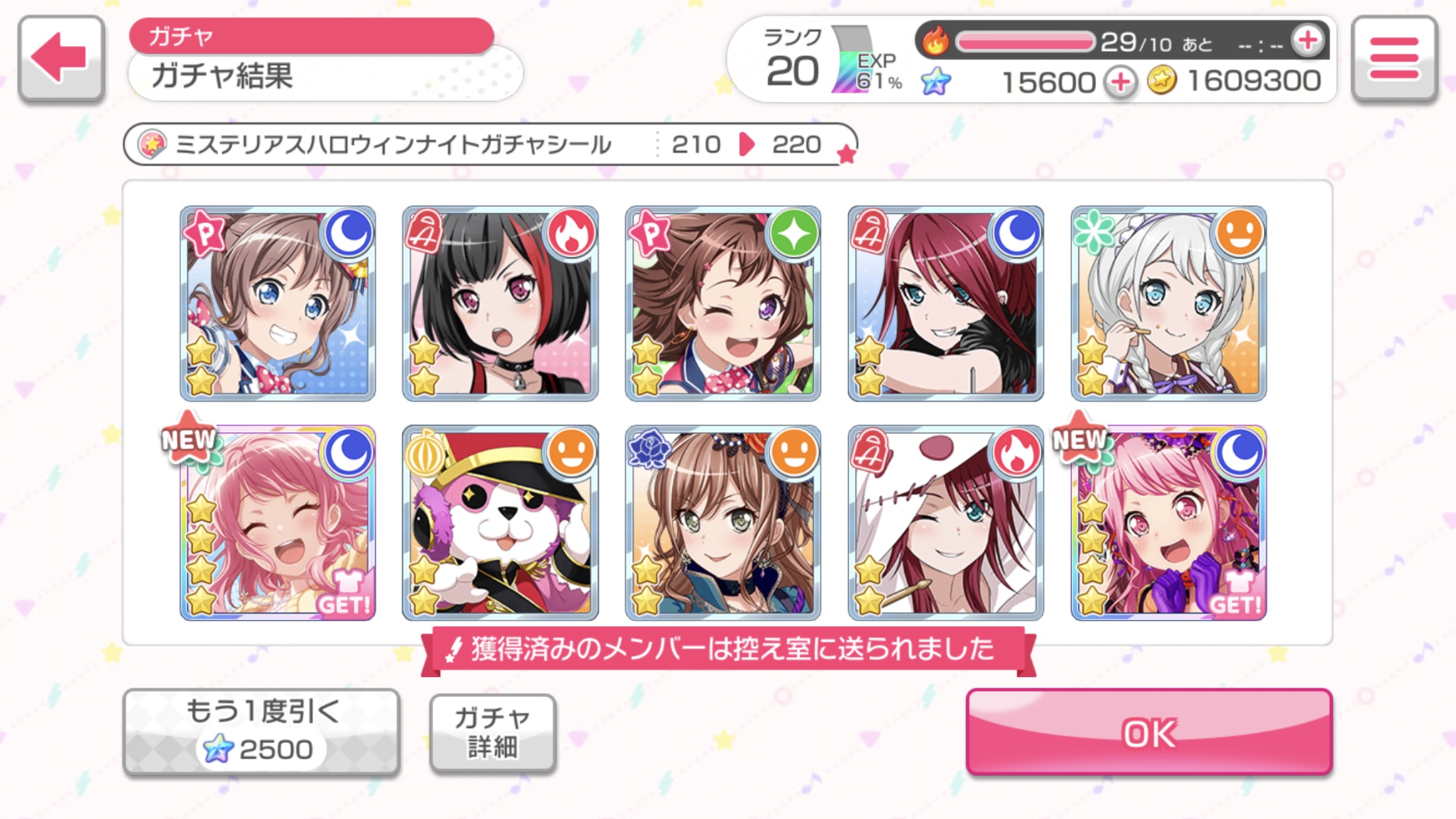Viewport: 1456px width, 819px height.
Task: Select the black and red haired girl card
Action: (x=501, y=303)
